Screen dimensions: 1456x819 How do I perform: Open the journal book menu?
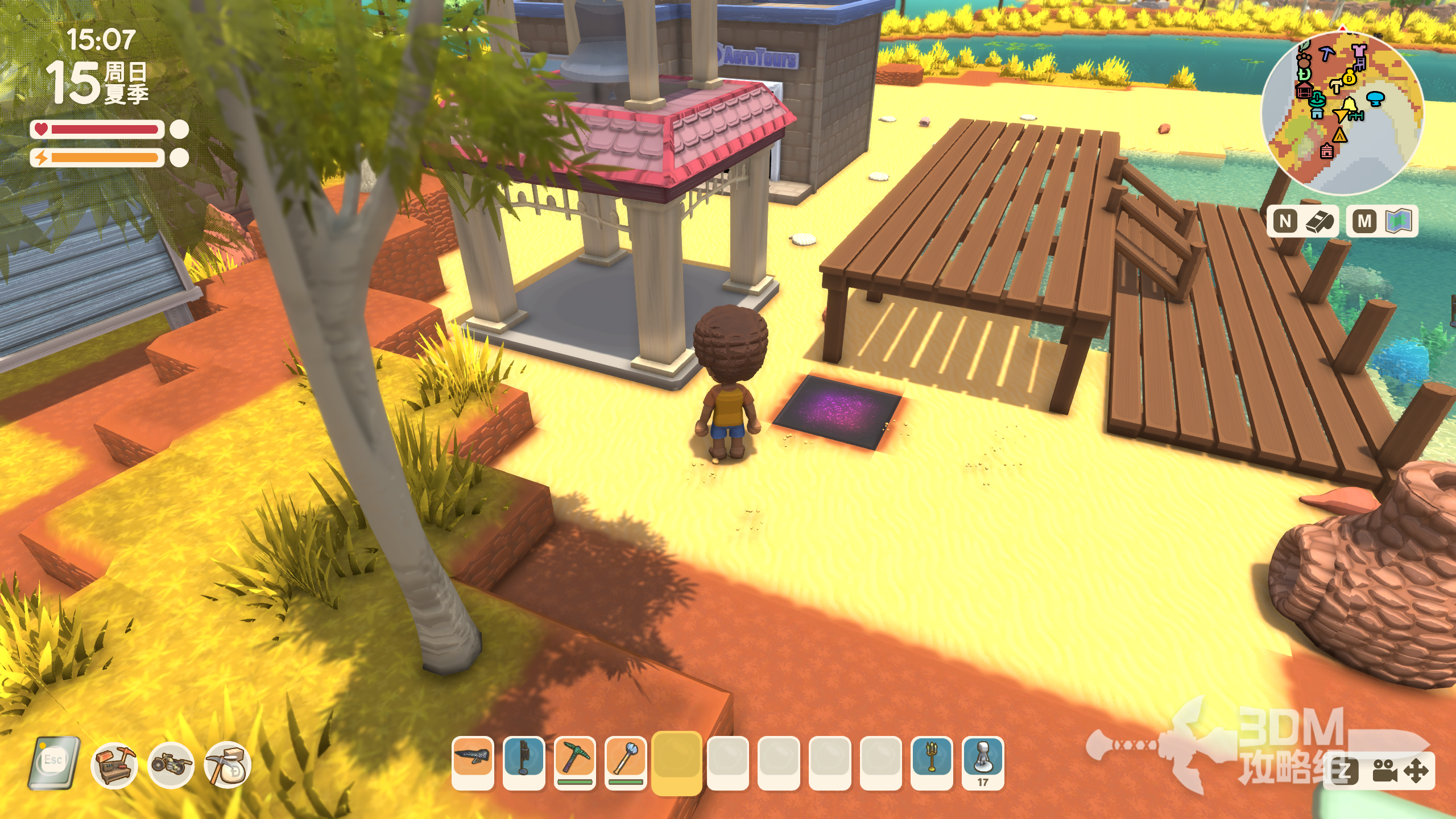[x=54, y=763]
